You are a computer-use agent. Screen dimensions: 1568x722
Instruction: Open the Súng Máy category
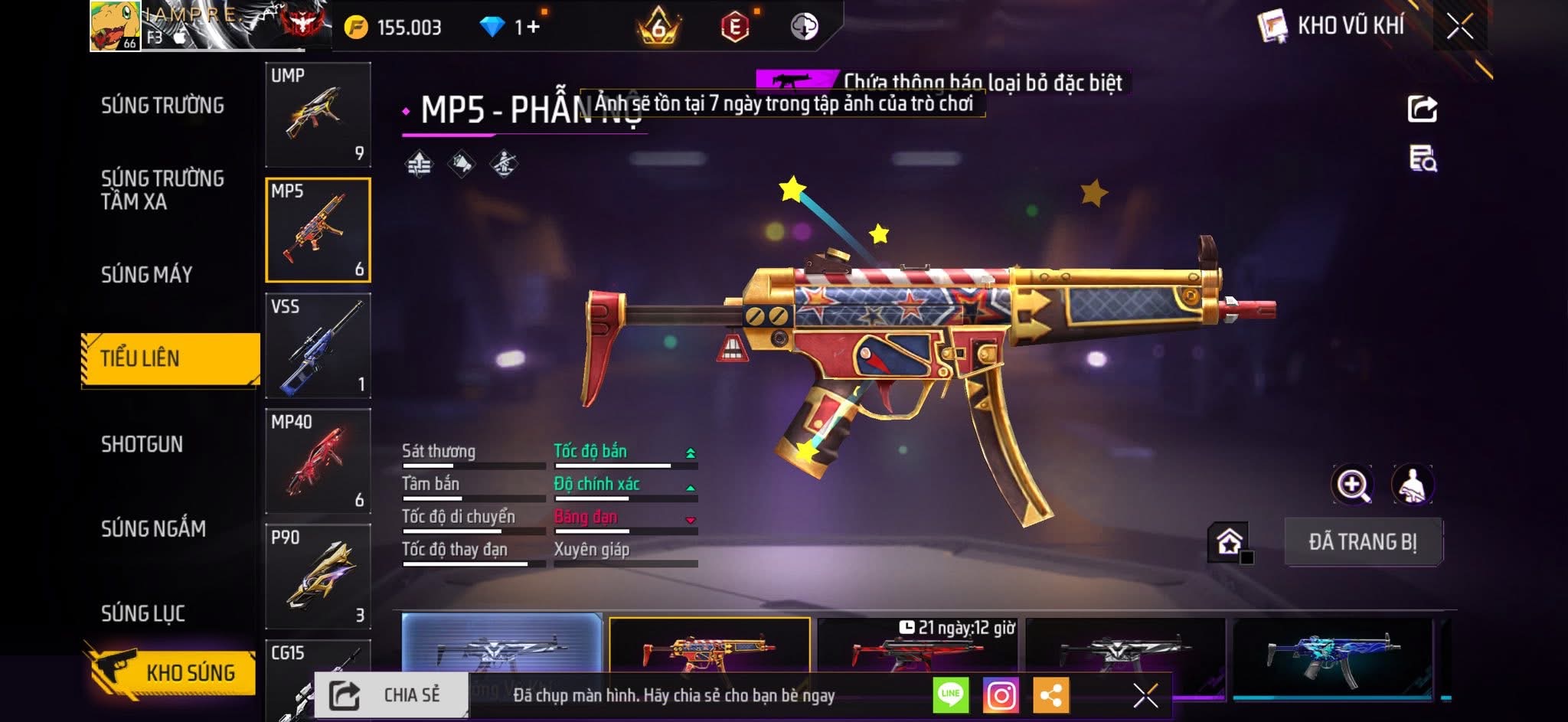coord(146,274)
